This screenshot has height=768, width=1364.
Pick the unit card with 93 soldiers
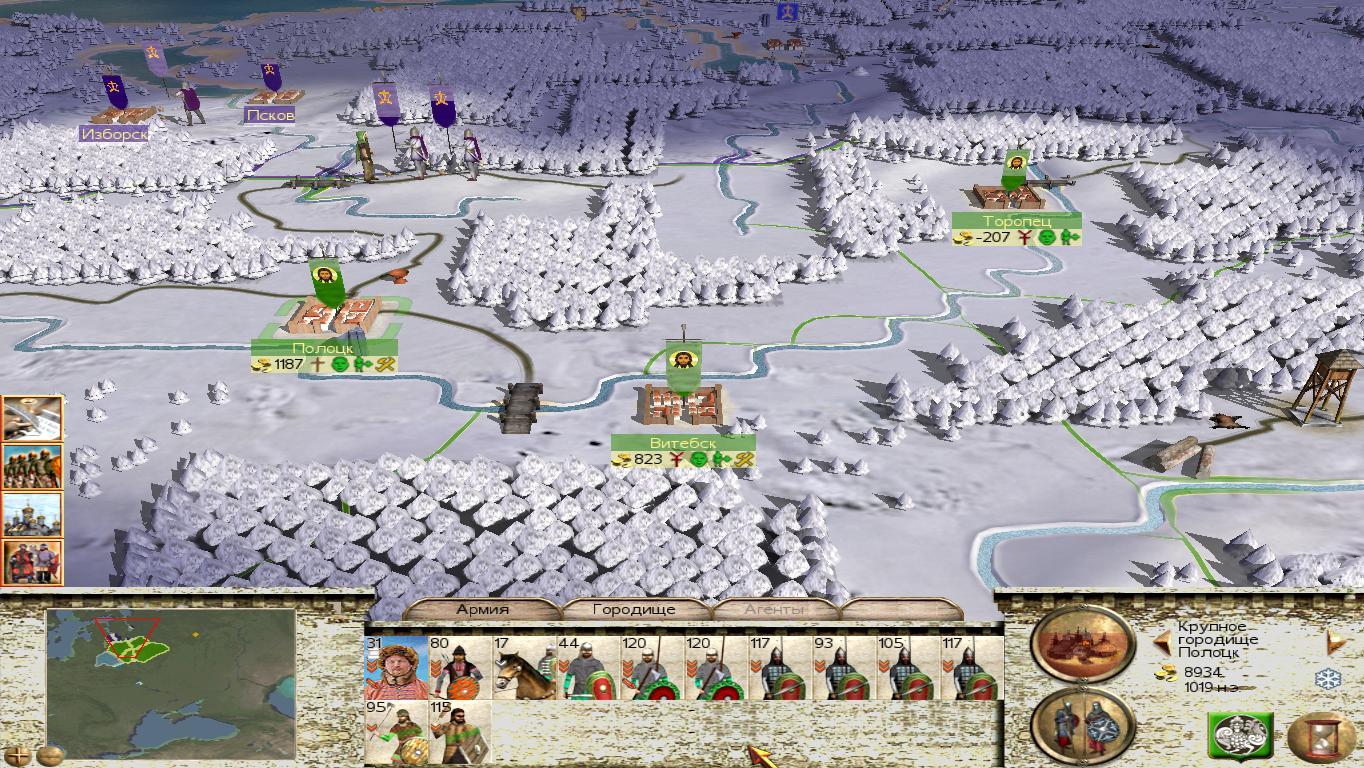[x=844, y=668]
